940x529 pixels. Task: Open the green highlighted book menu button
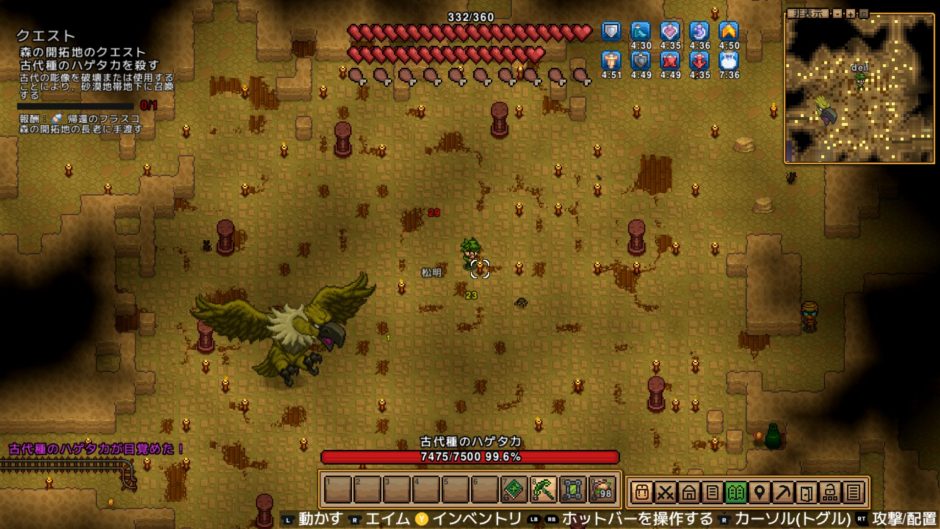737,492
